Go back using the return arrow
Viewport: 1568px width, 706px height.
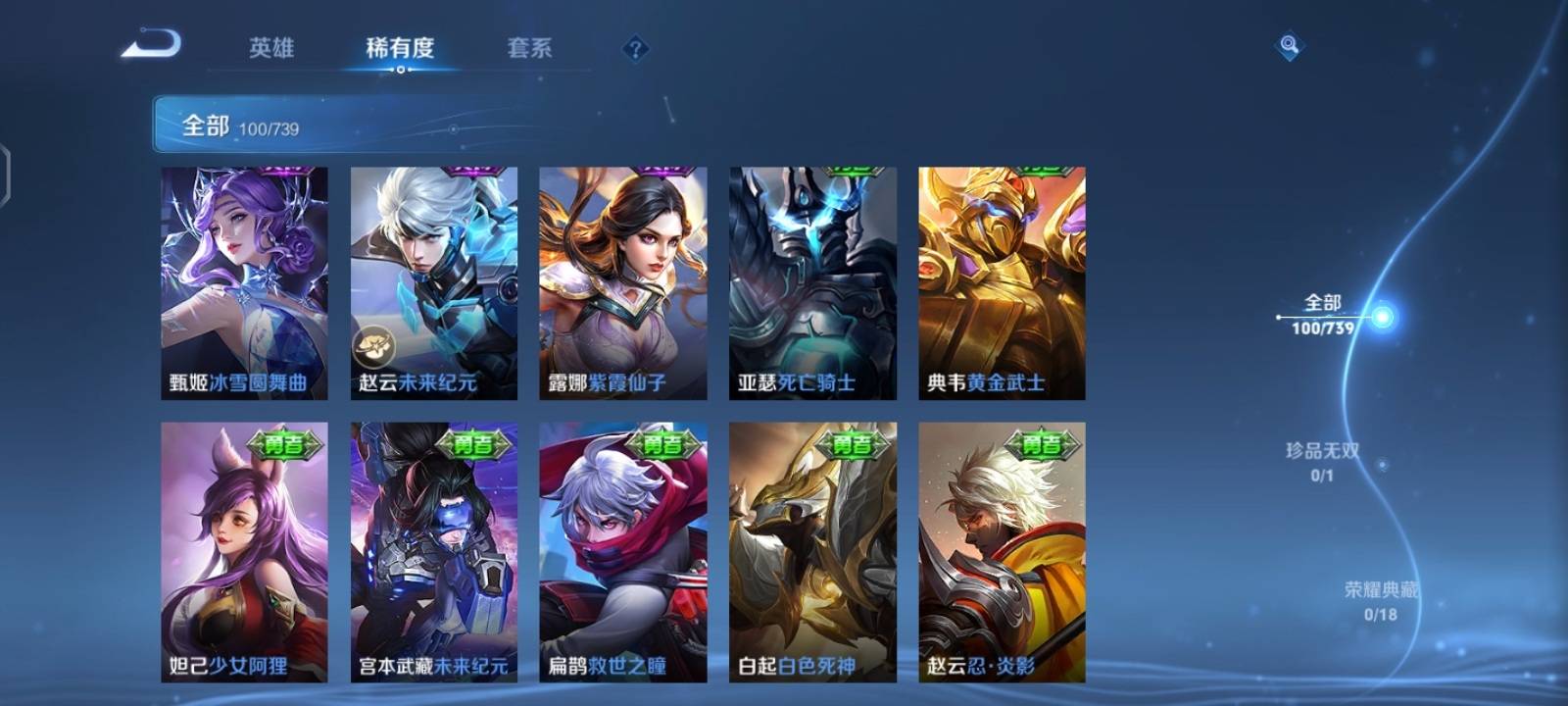coord(151,45)
